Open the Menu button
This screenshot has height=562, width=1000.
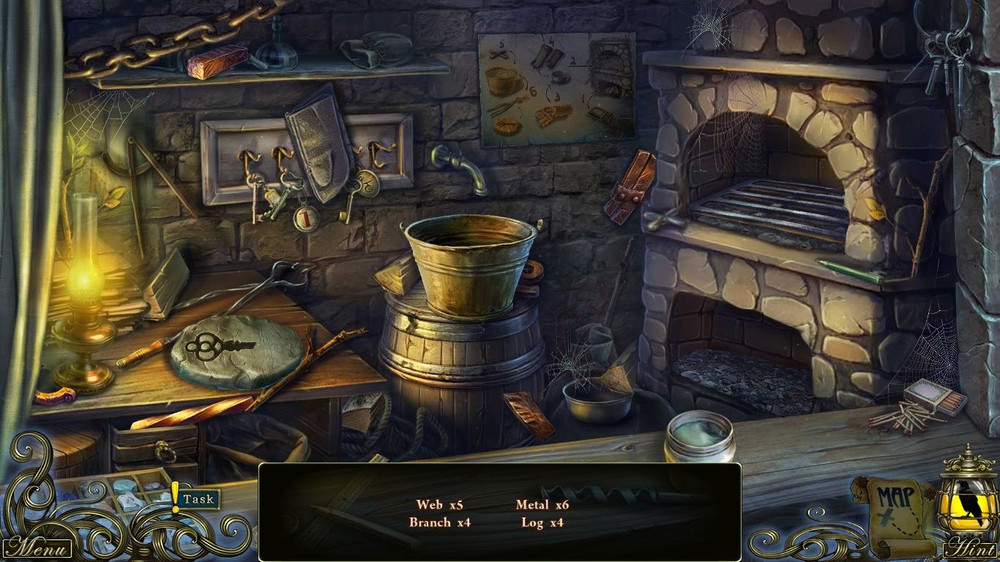click(x=37, y=548)
